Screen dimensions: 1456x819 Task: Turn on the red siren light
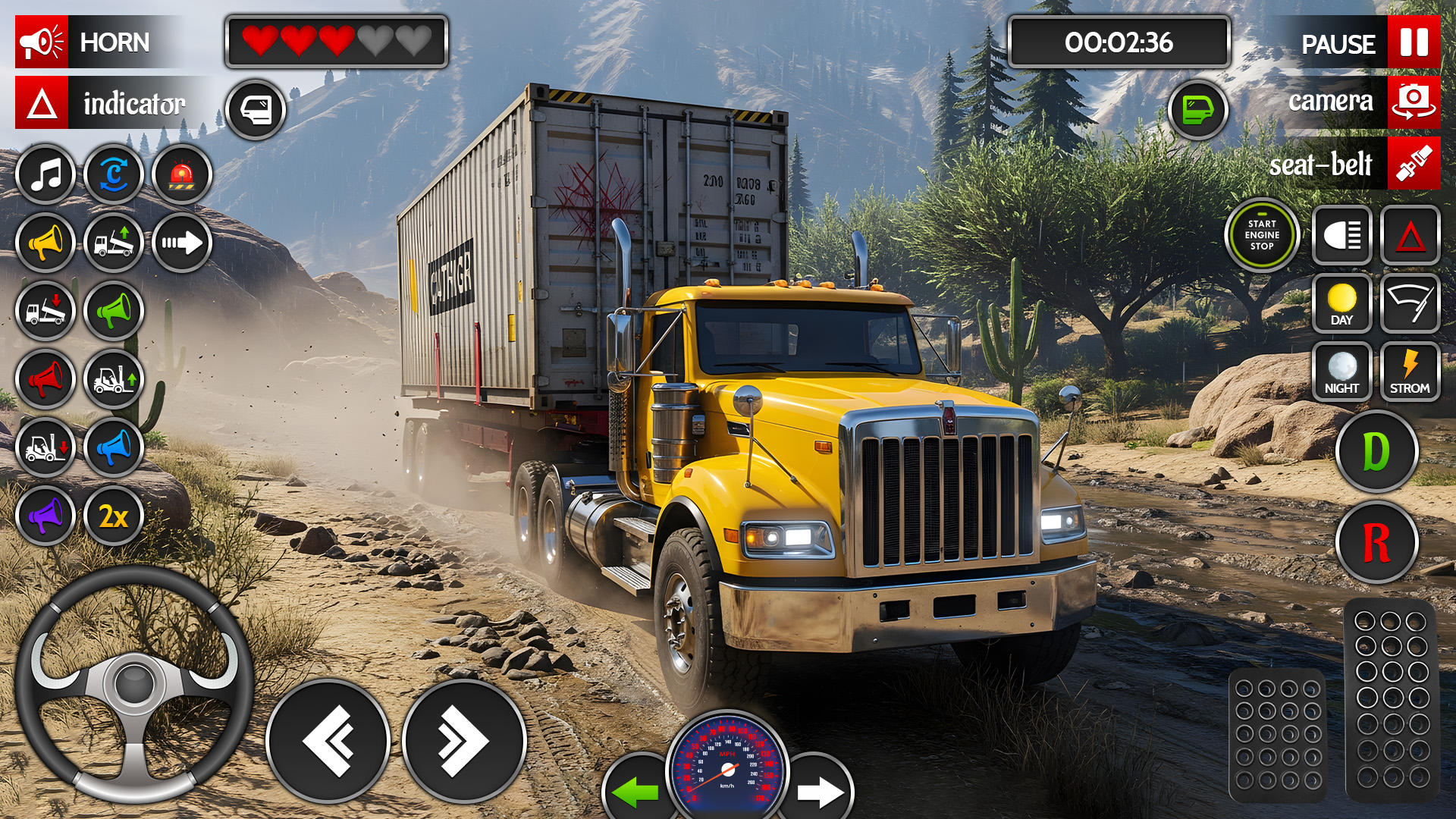point(182,175)
